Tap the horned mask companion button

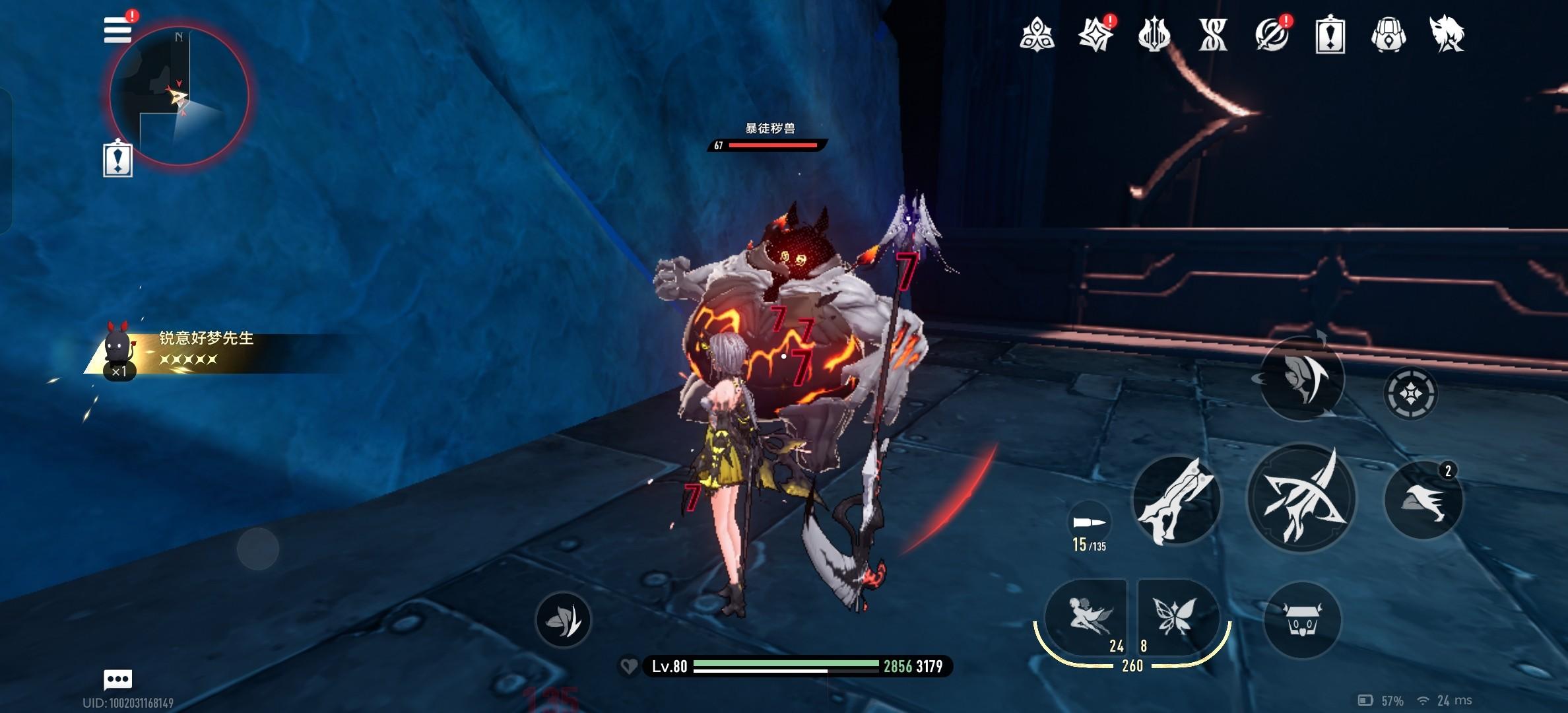(x=1301, y=620)
